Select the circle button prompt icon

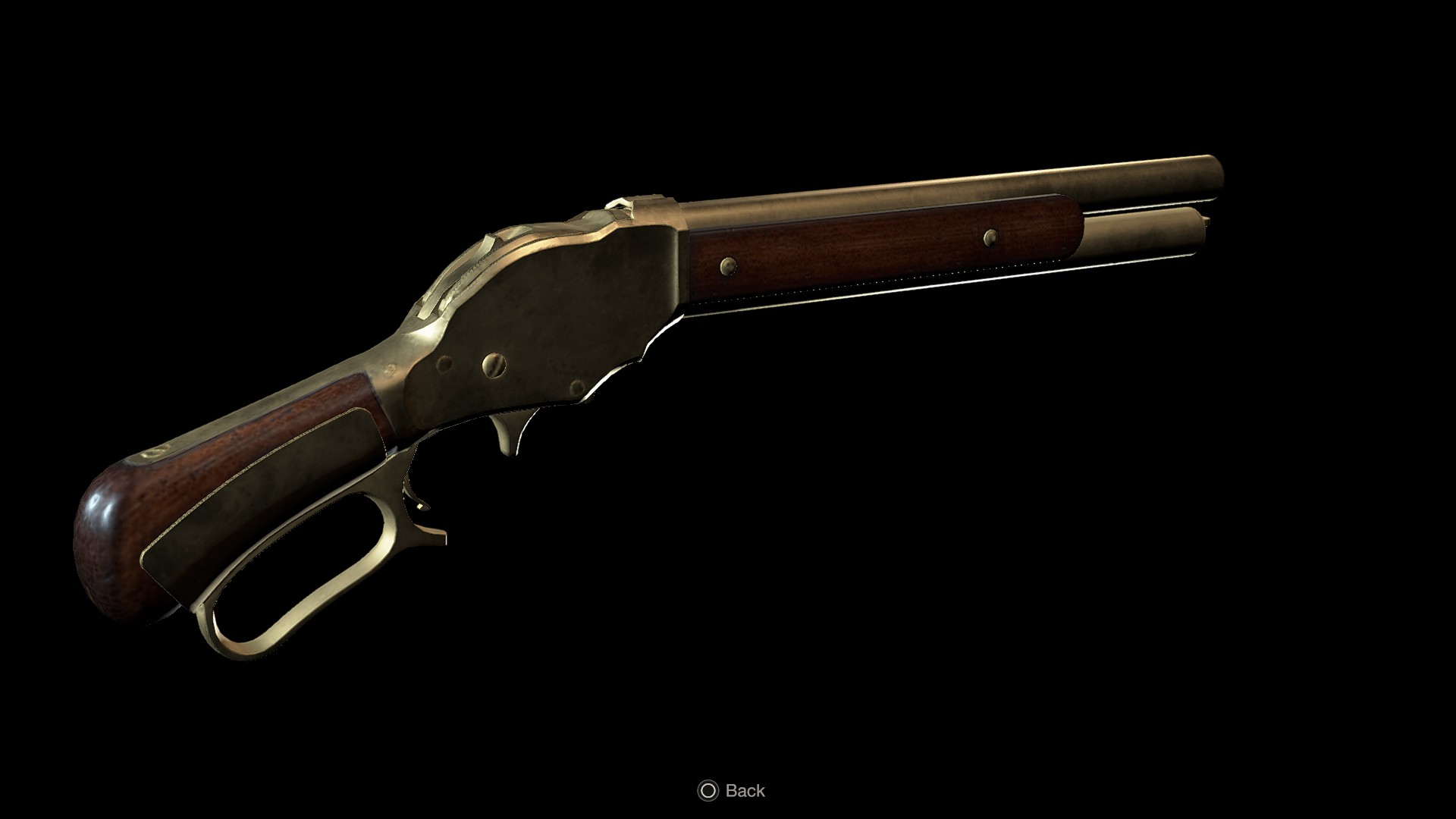pos(708,790)
